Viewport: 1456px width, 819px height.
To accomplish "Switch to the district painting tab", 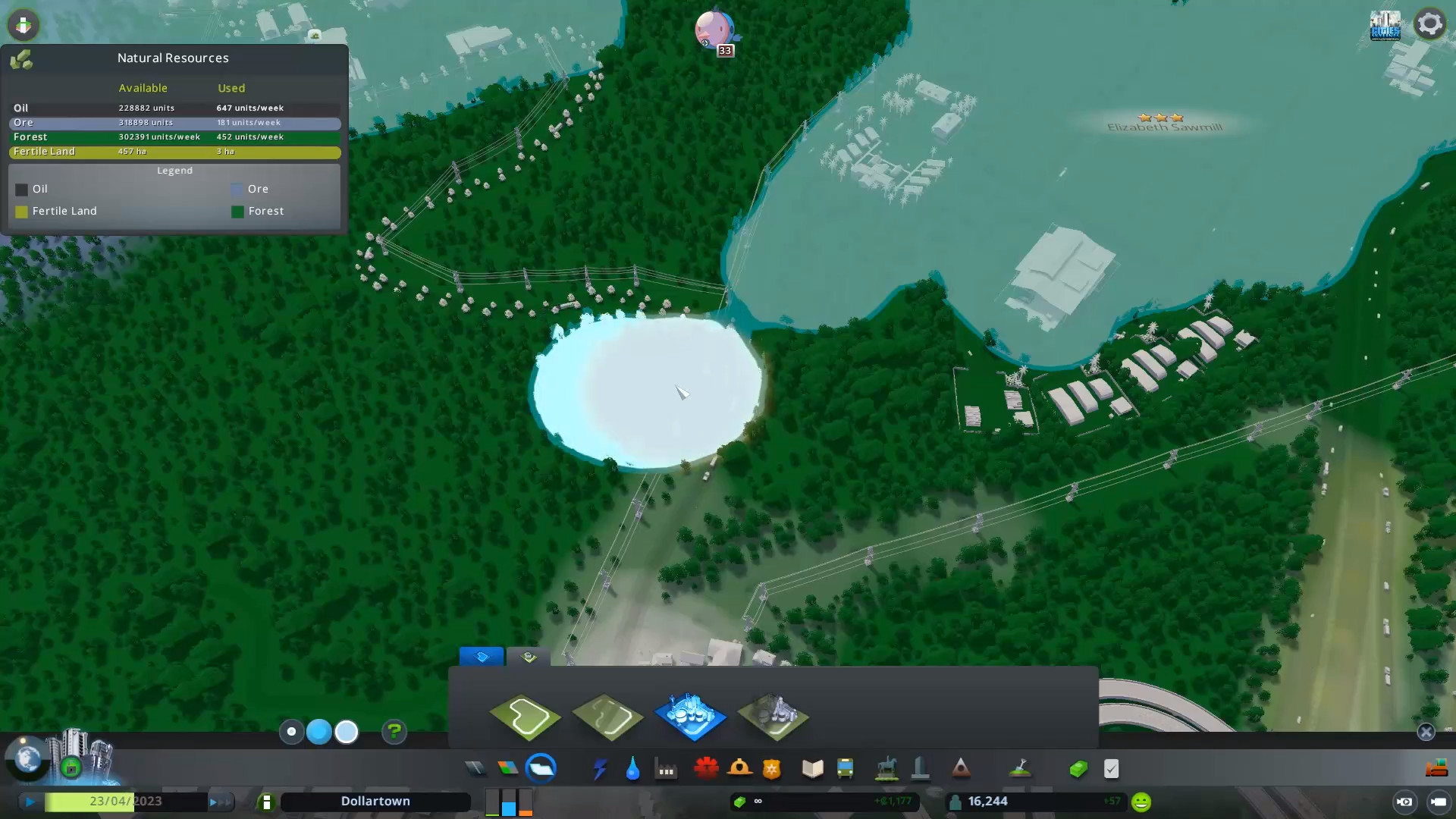I will pyautogui.click(x=482, y=657).
